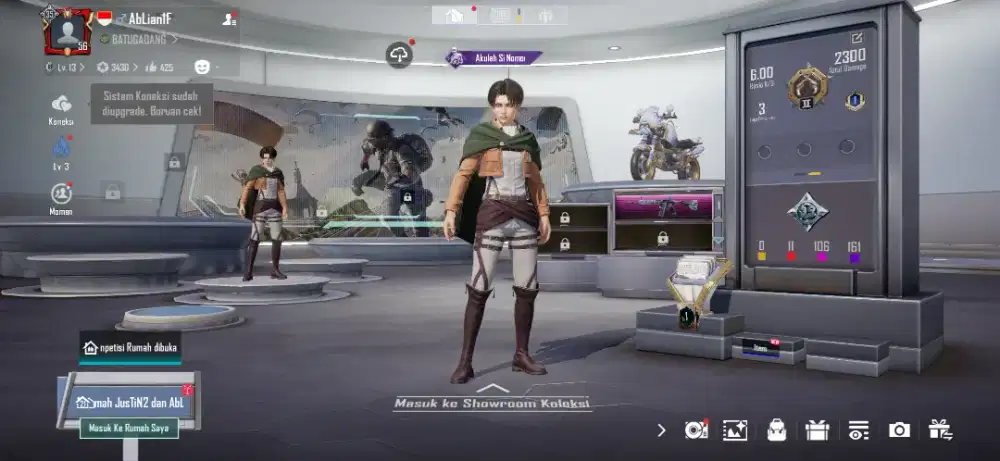This screenshot has height=461, width=1000.
Task: Open the smiley face status selector
Action: tap(202, 67)
